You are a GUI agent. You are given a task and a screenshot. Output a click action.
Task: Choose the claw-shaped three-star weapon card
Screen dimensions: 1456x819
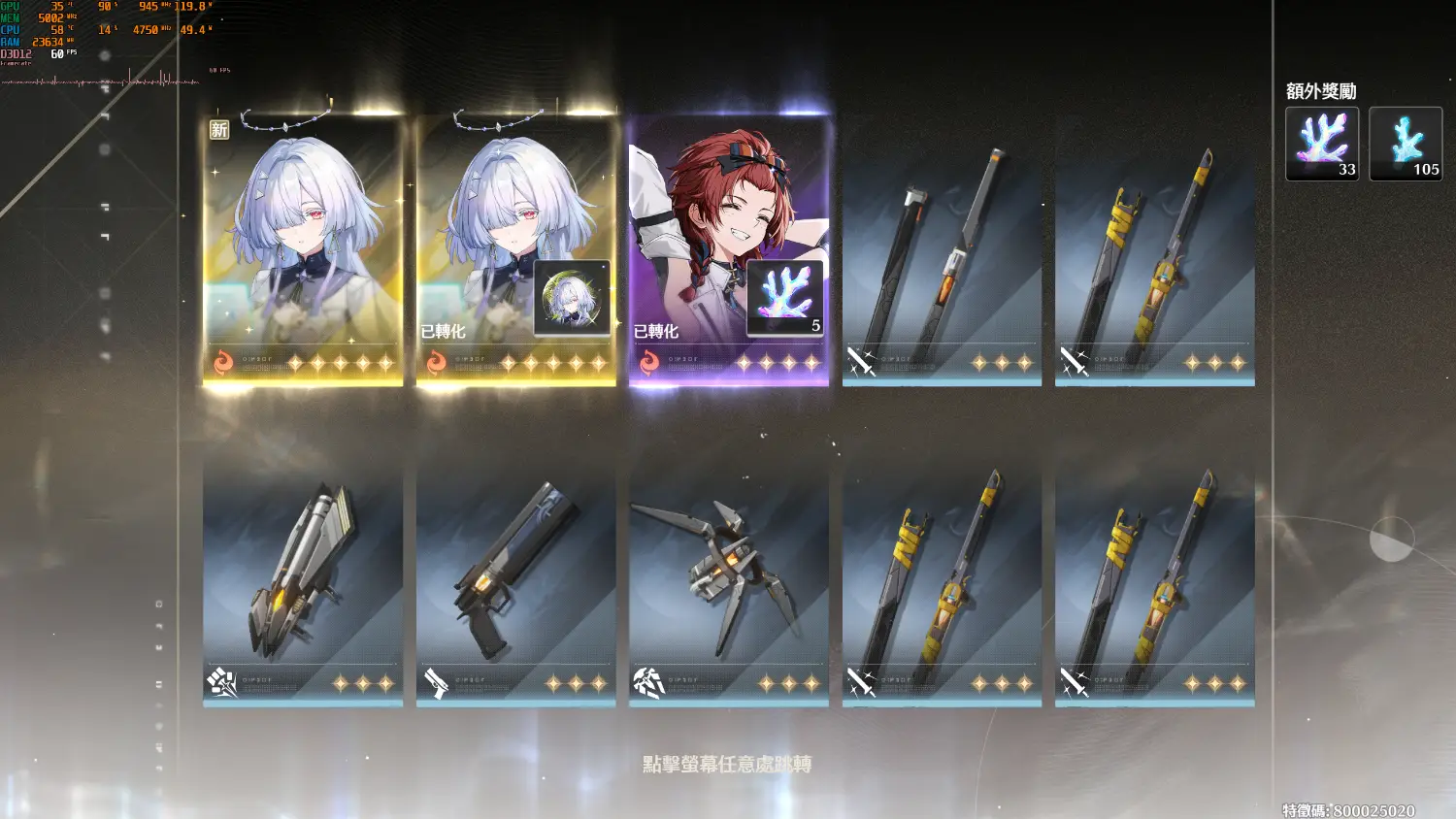click(729, 582)
